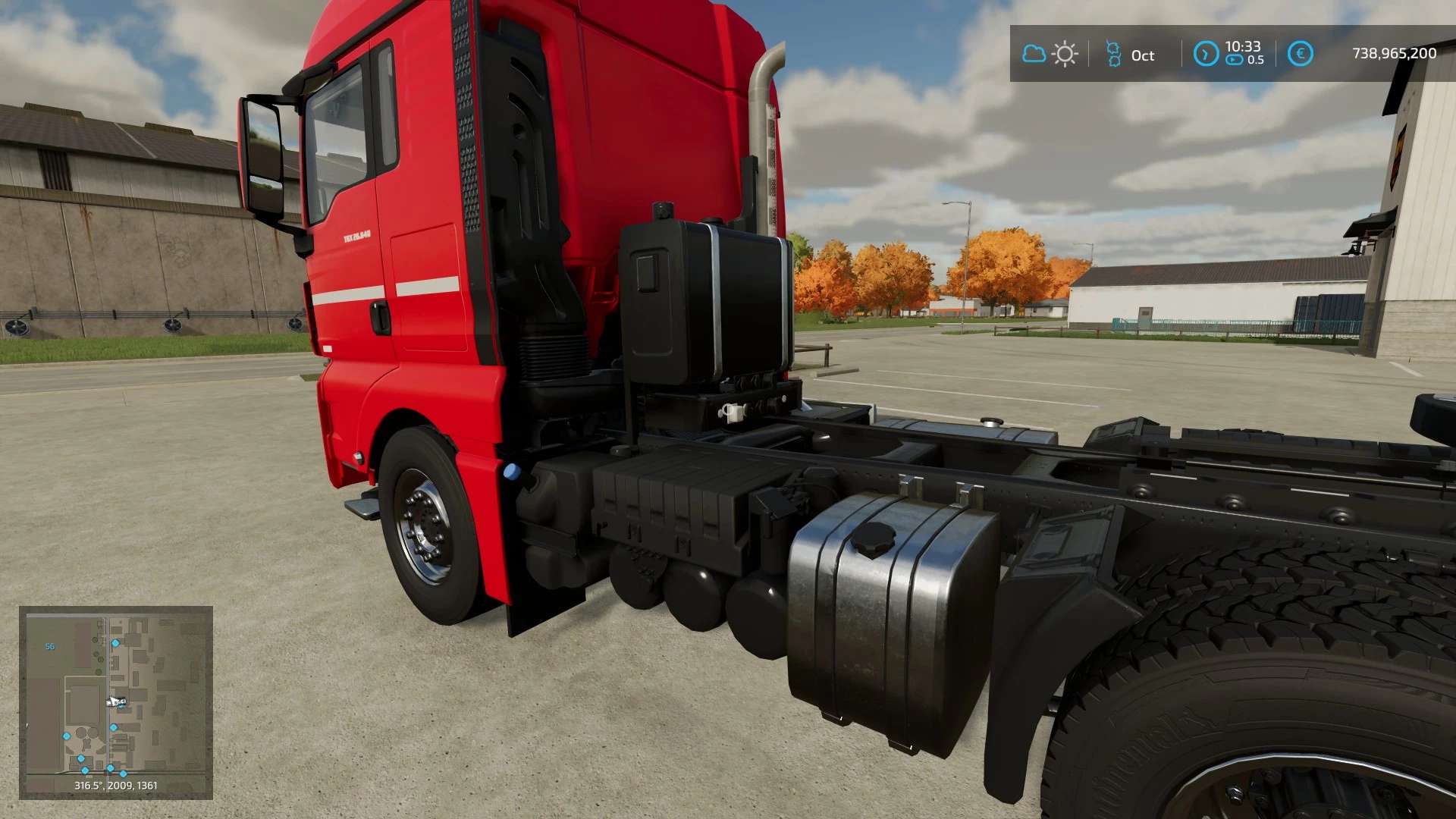Click the euro money icon

pos(1300,54)
